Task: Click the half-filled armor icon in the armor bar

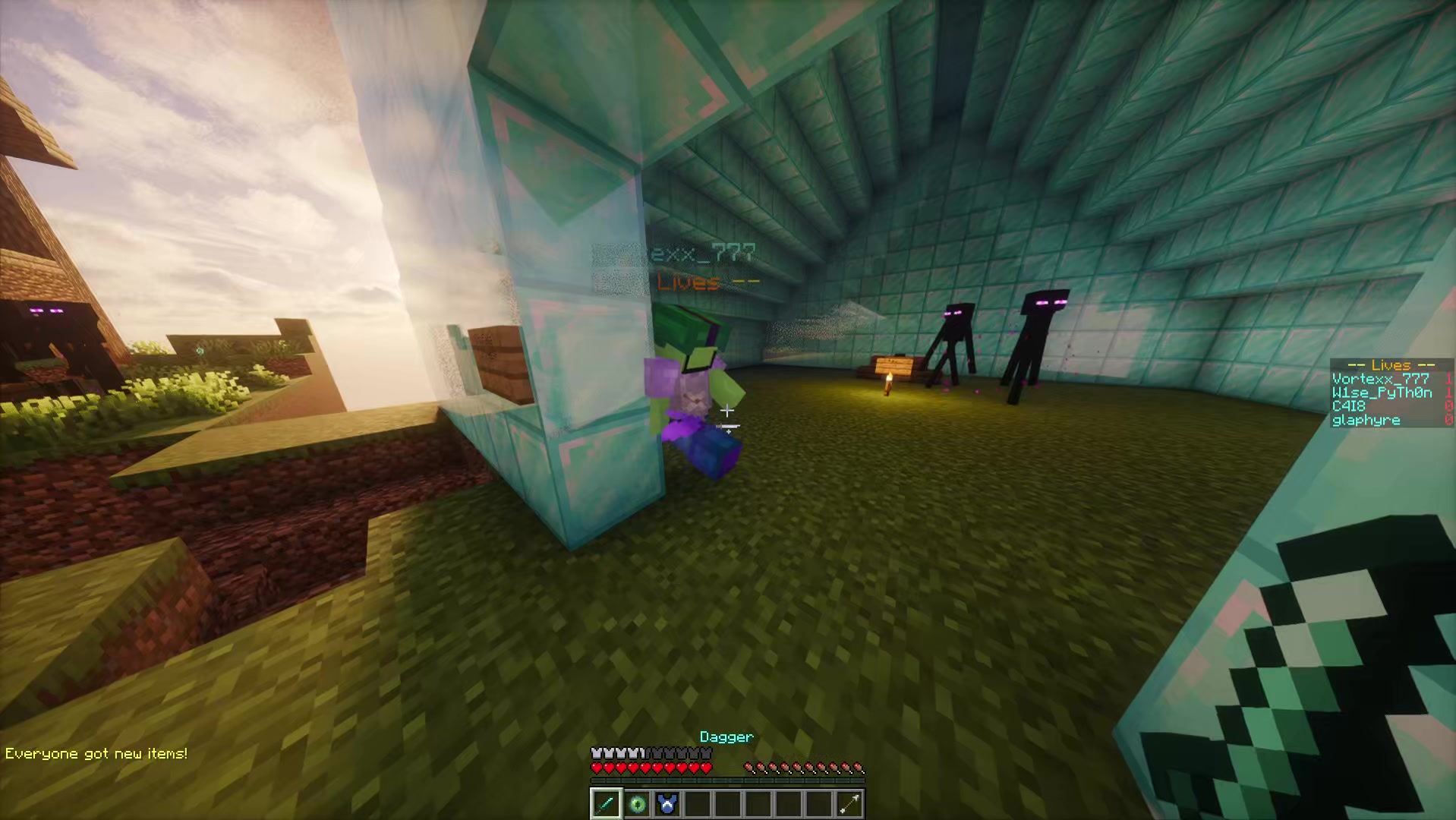Action: pos(644,753)
